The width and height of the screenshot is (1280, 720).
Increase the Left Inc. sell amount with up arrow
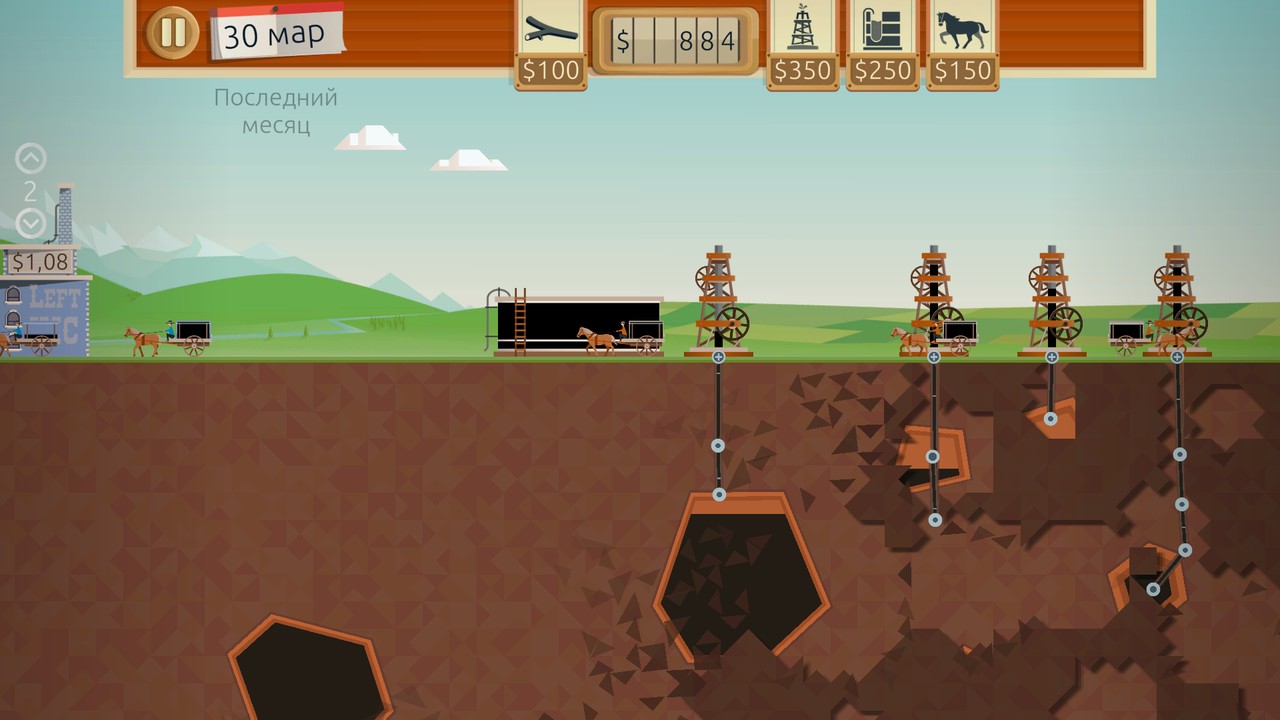point(31,159)
